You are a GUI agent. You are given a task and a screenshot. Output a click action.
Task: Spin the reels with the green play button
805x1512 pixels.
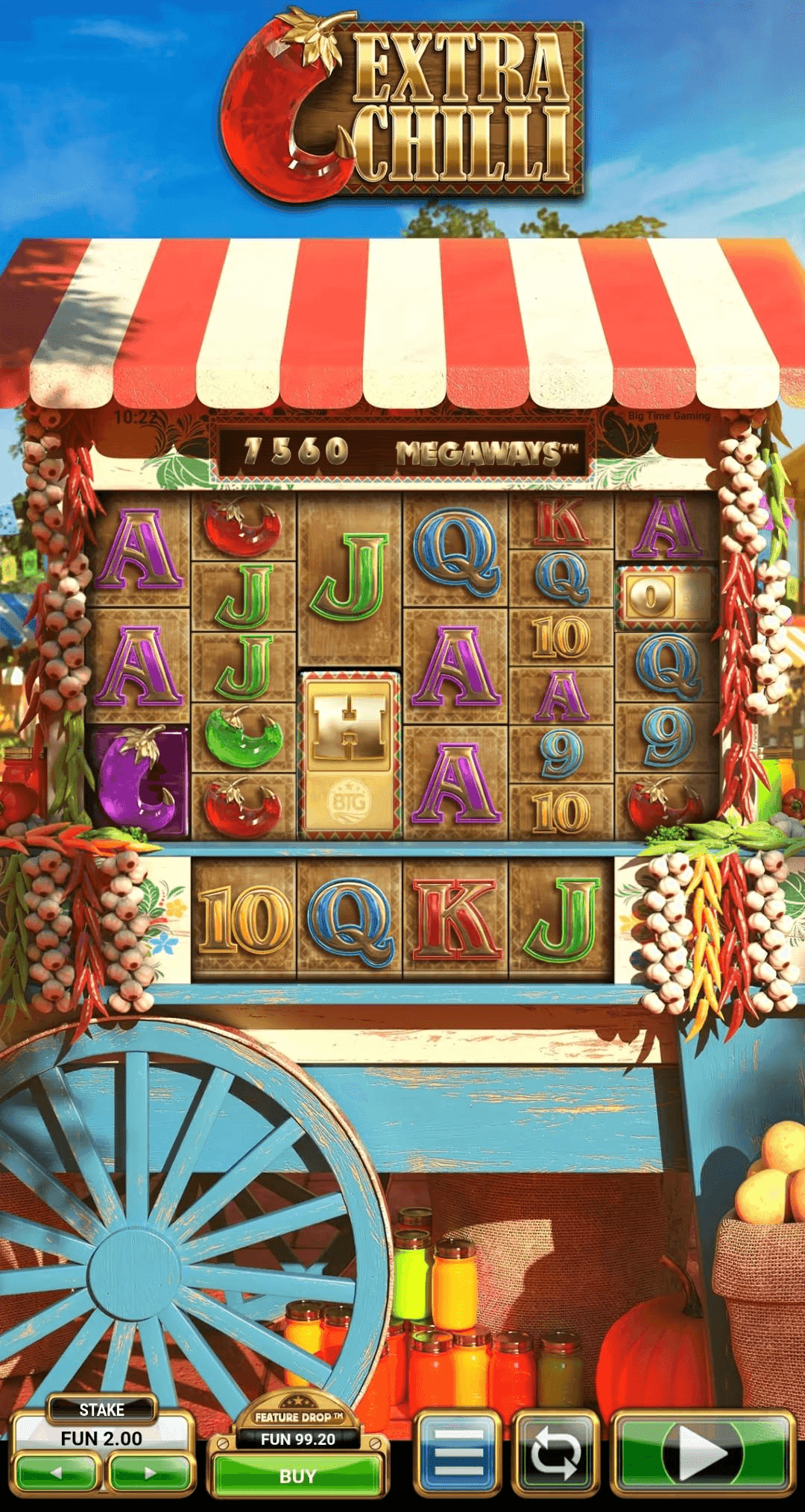tap(702, 1452)
